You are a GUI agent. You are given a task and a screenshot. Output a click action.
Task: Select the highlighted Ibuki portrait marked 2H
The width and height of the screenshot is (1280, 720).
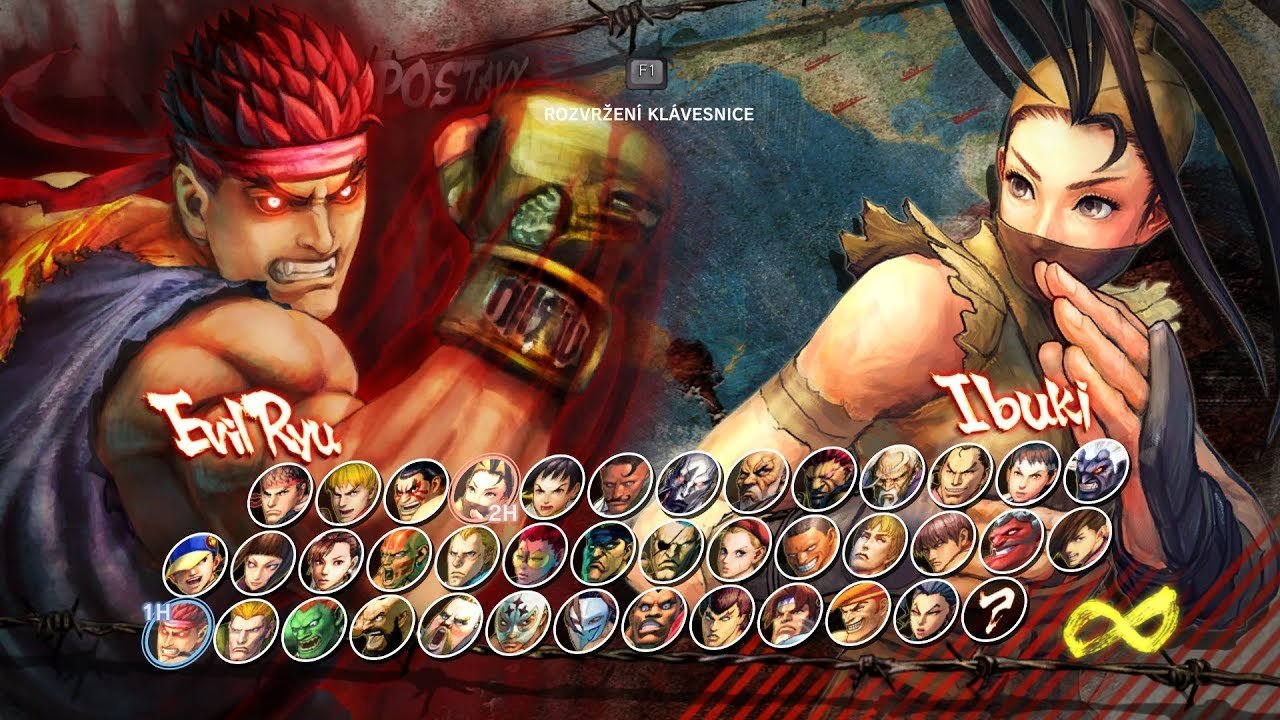pos(484,489)
